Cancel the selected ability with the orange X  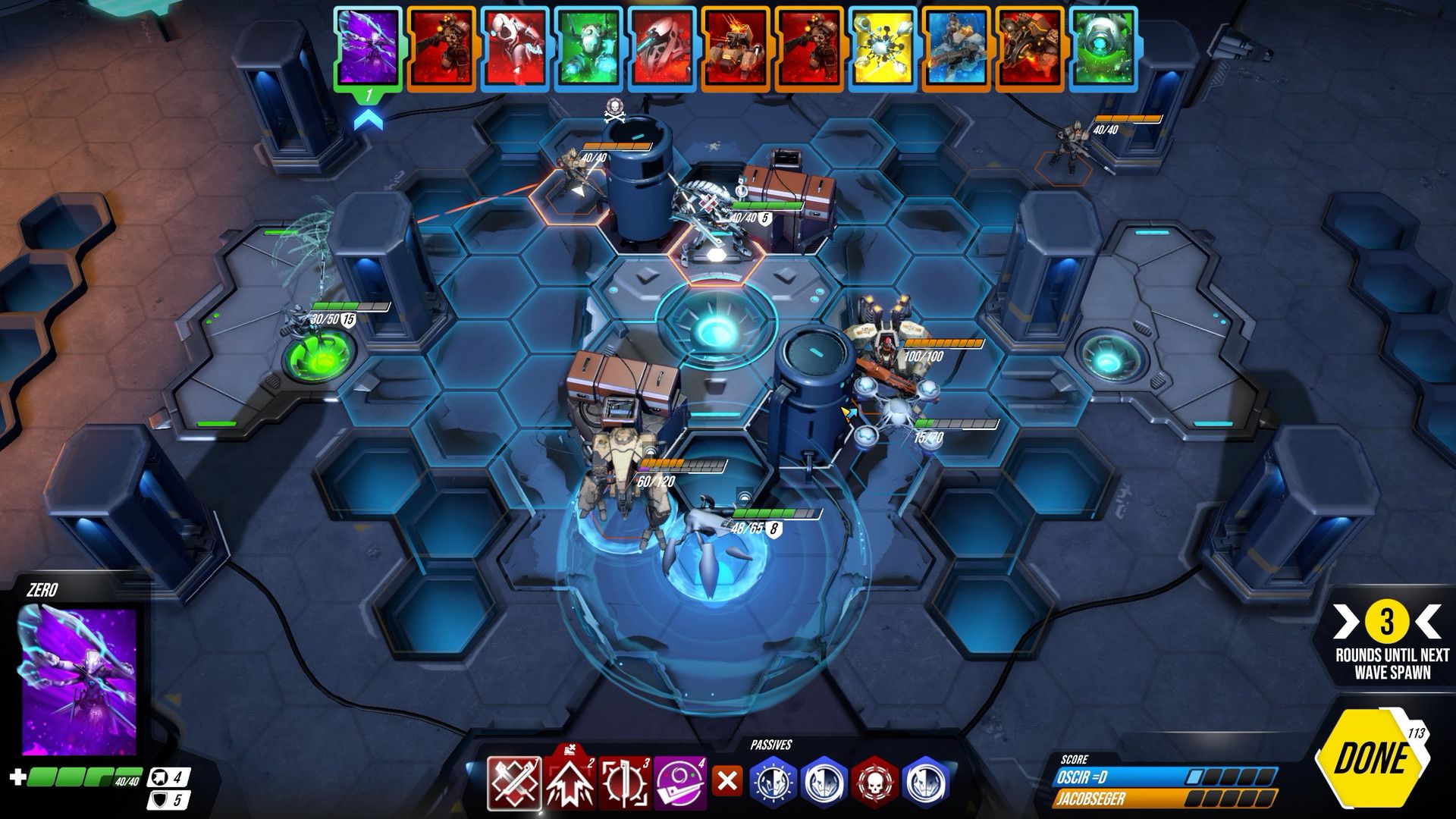(727, 781)
